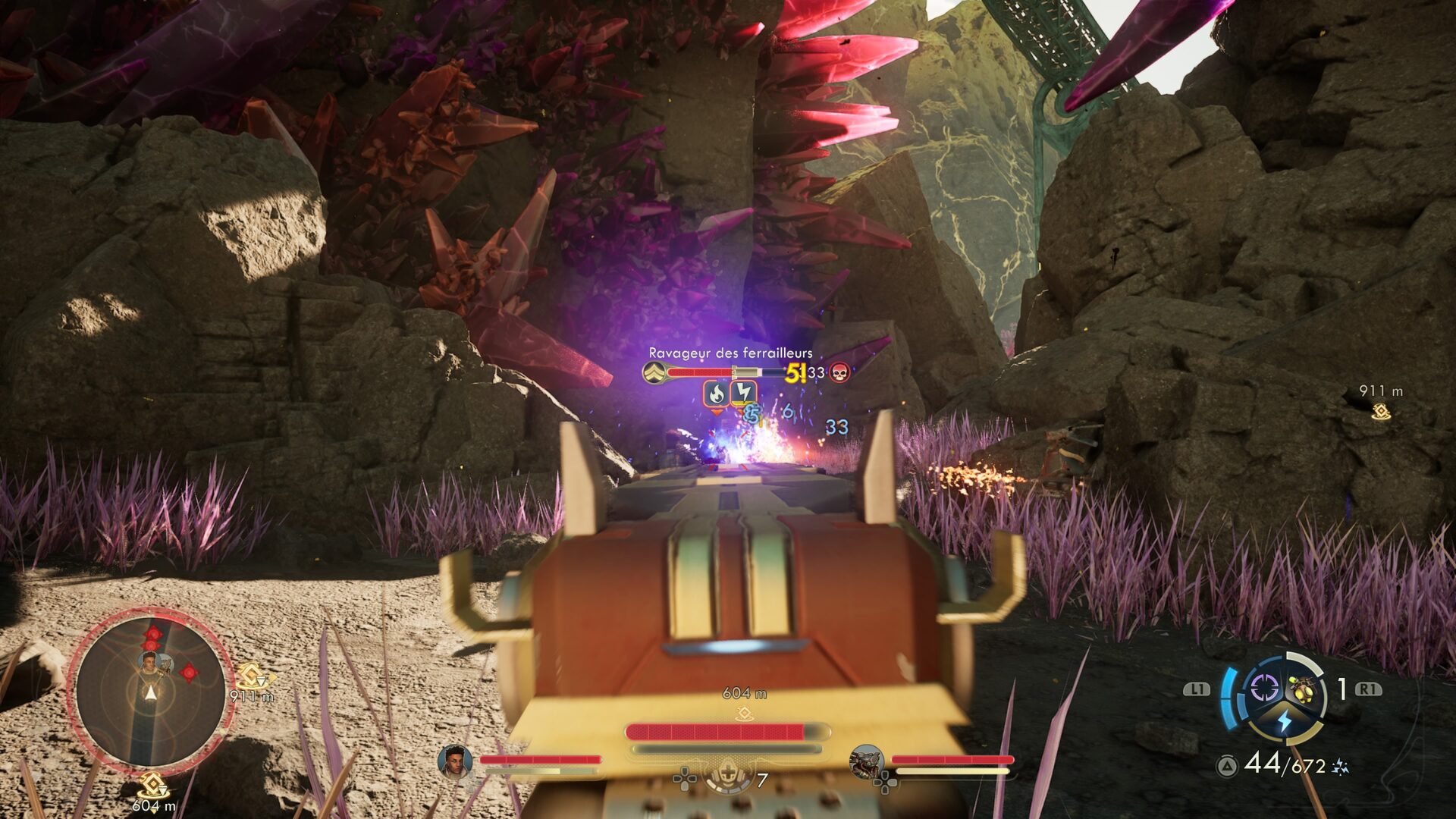Click the enemy rank chevron badge
Viewport: 1456px width, 819px height.
(654, 372)
